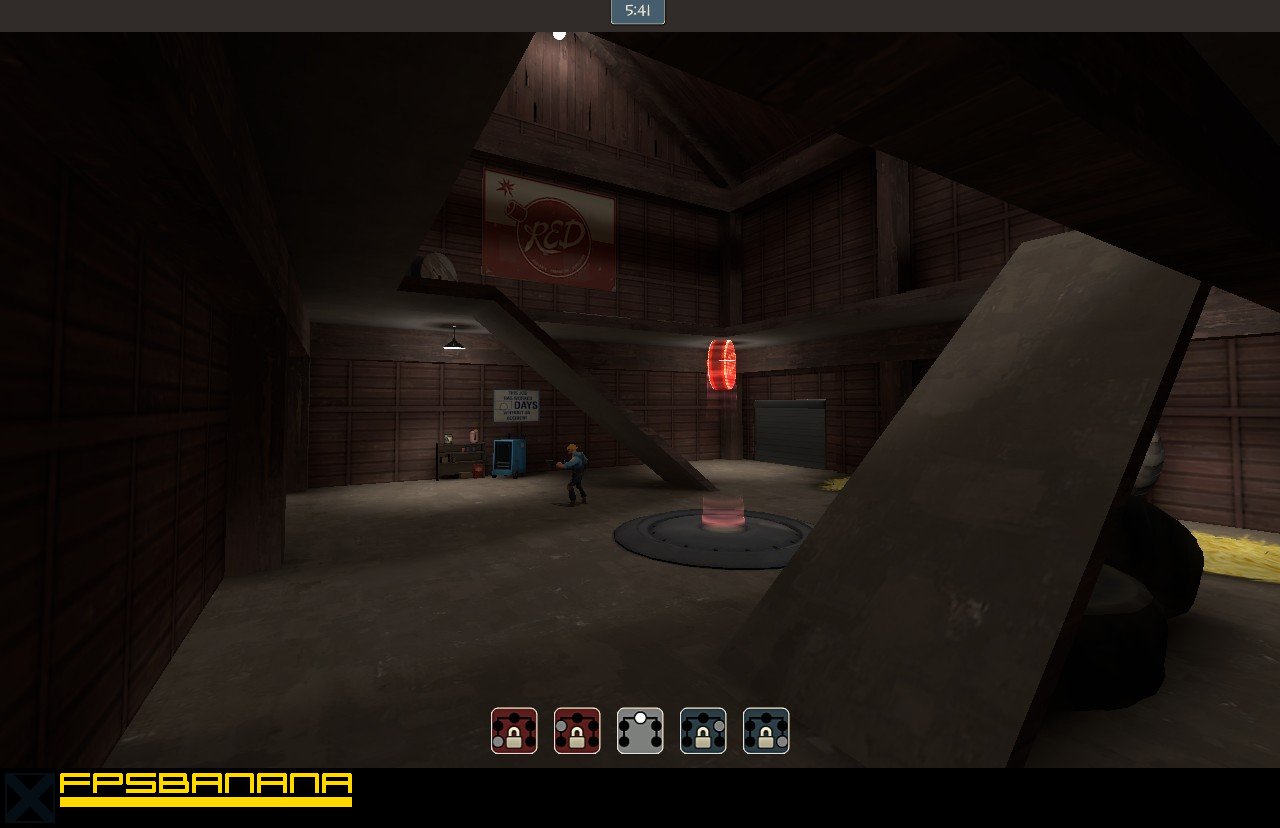The image size is (1280, 828).
Task: Select the neutral center control point icon
Action: 641,730
